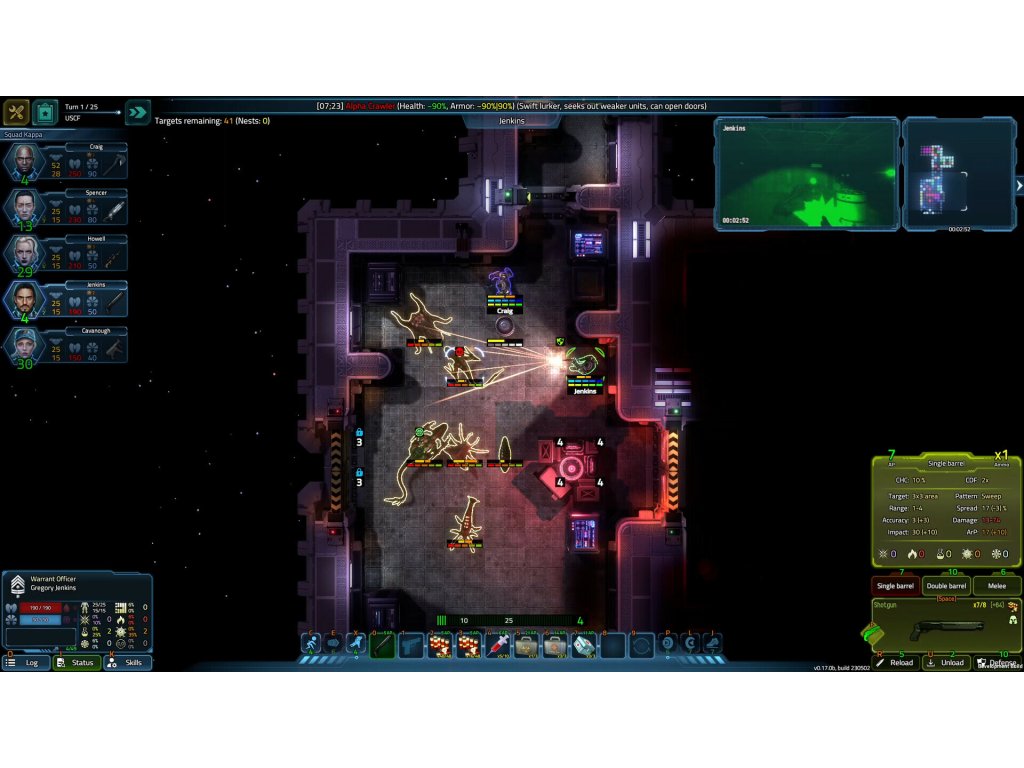End the turn with the fast-forward button
Viewport: 1024px width, 768px height.
point(138,112)
